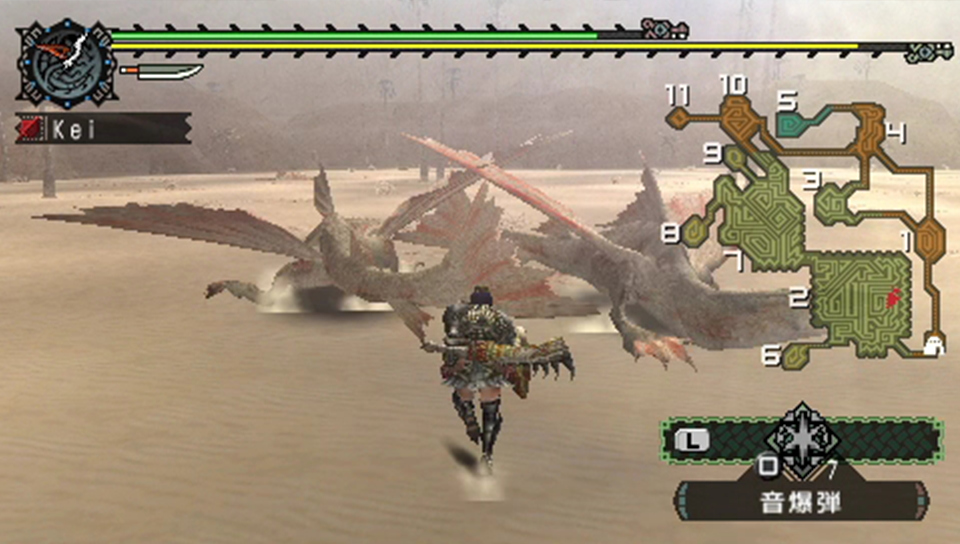Click the Kei player name tag
This screenshot has width=960, height=544.
click(x=103, y=128)
